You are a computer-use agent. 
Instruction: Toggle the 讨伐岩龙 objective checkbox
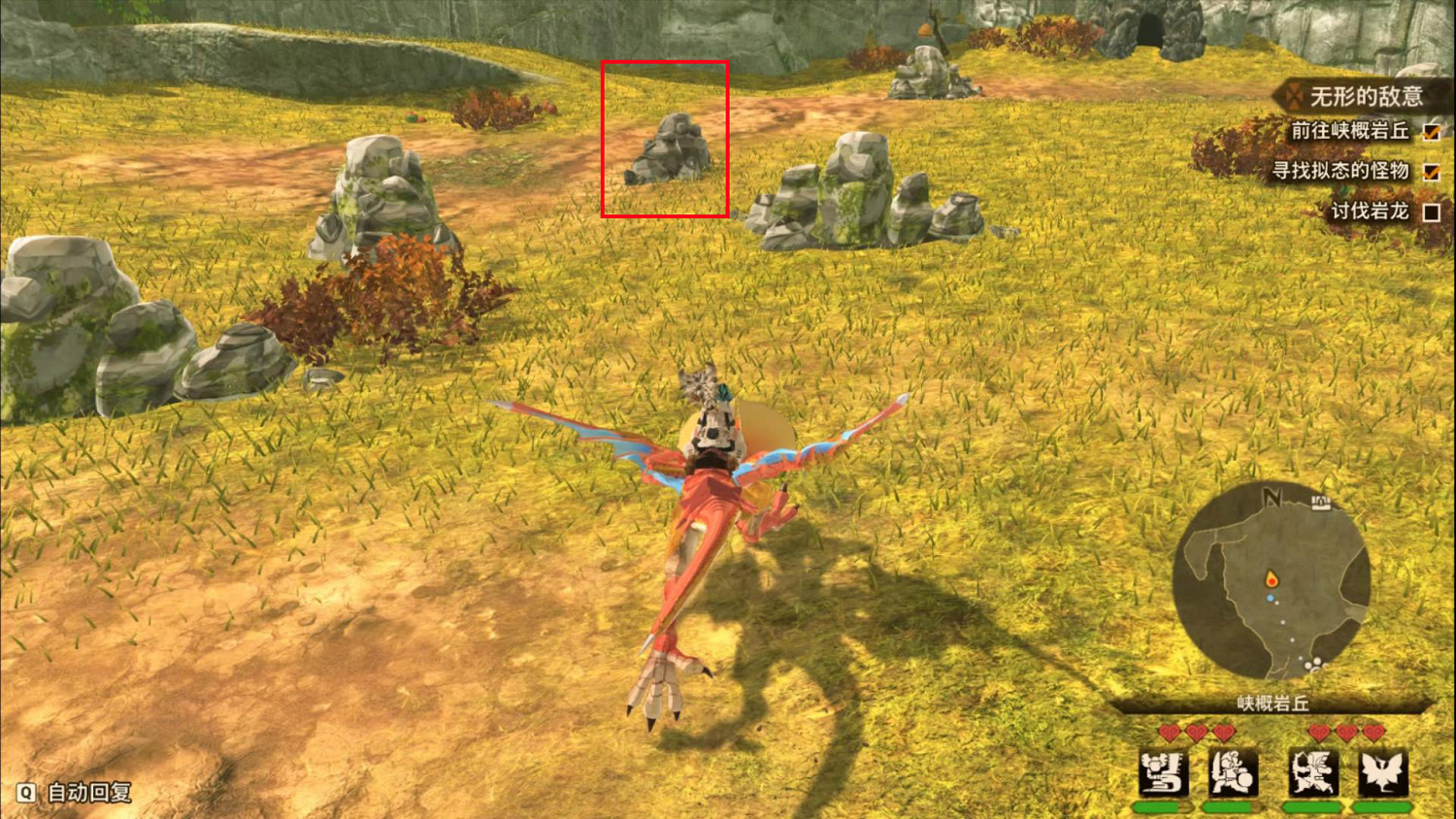coord(1430,212)
